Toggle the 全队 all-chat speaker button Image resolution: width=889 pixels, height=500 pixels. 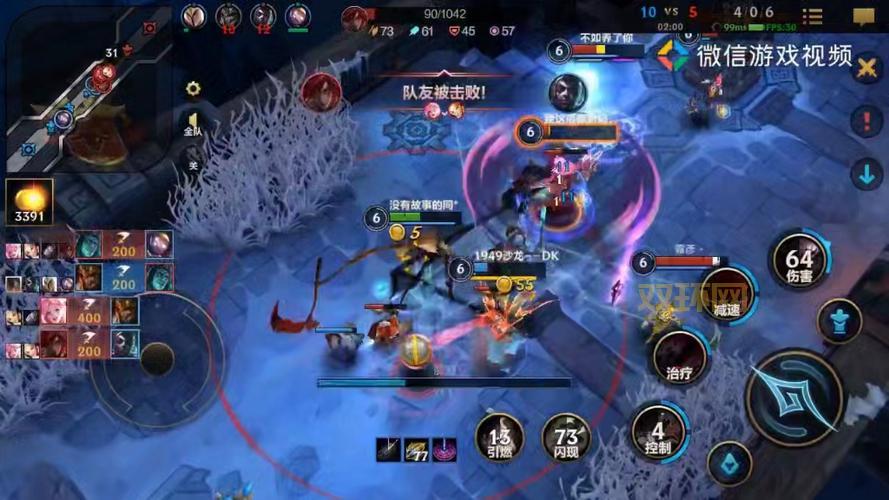pos(193,124)
